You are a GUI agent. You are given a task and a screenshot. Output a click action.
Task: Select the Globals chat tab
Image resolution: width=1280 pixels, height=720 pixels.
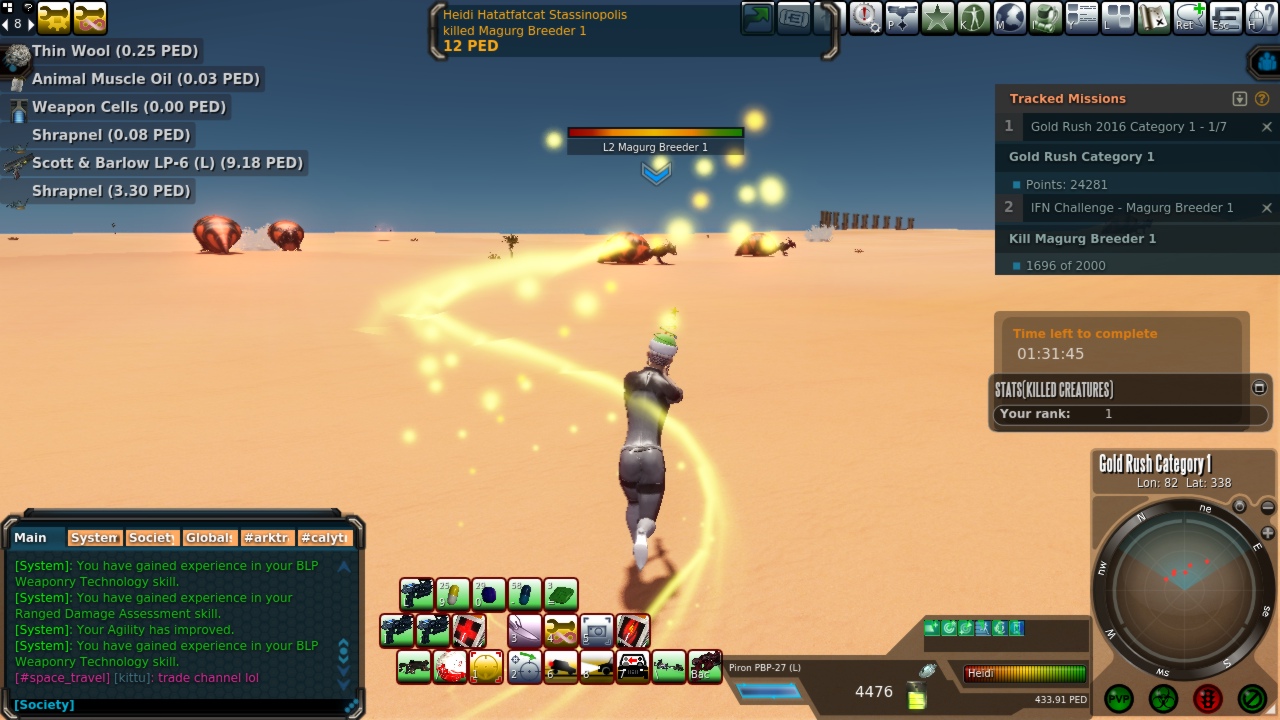click(209, 538)
